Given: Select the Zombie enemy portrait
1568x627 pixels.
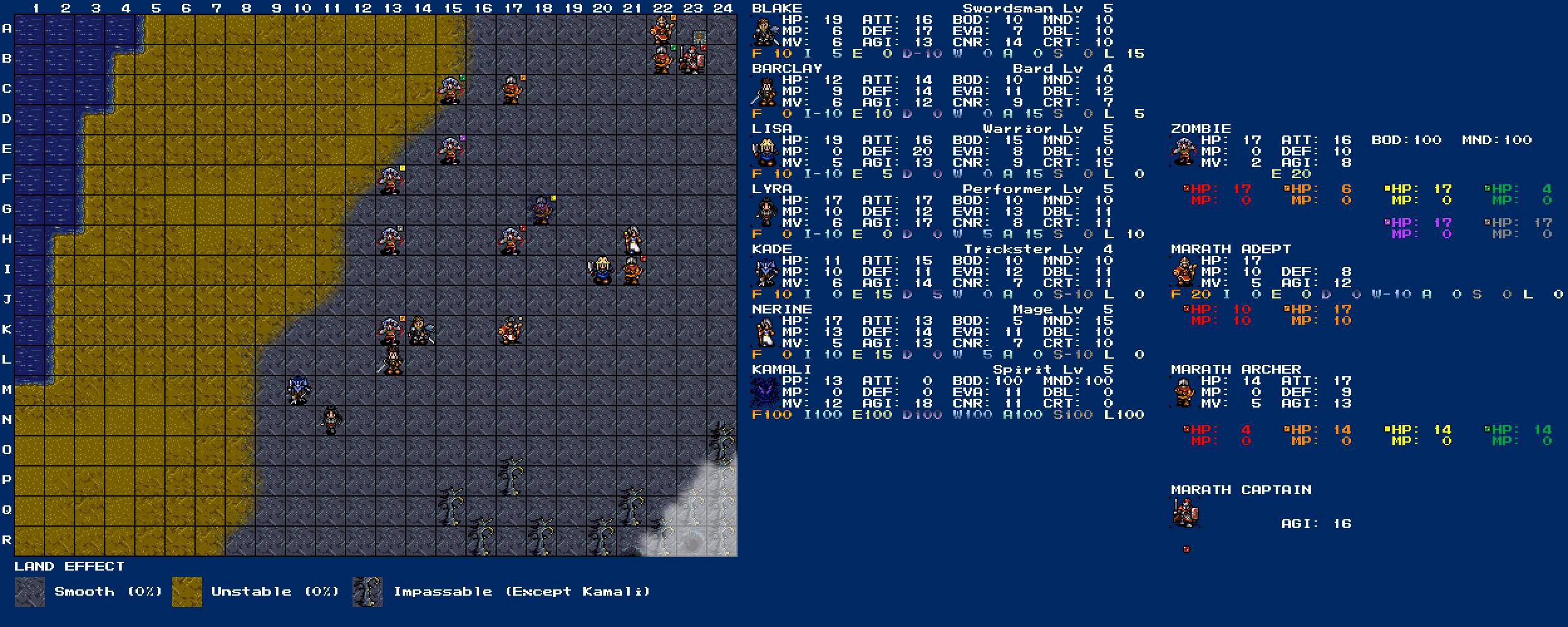Looking at the screenshot, I should [x=1184, y=152].
